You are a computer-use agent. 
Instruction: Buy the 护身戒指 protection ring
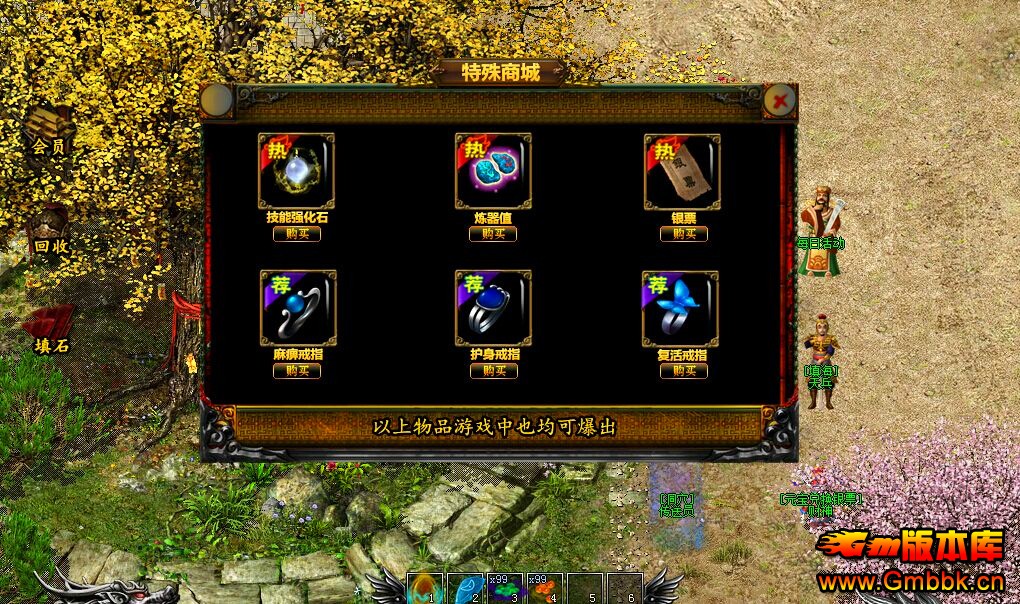pyautogui.click(x=494, y=371)
